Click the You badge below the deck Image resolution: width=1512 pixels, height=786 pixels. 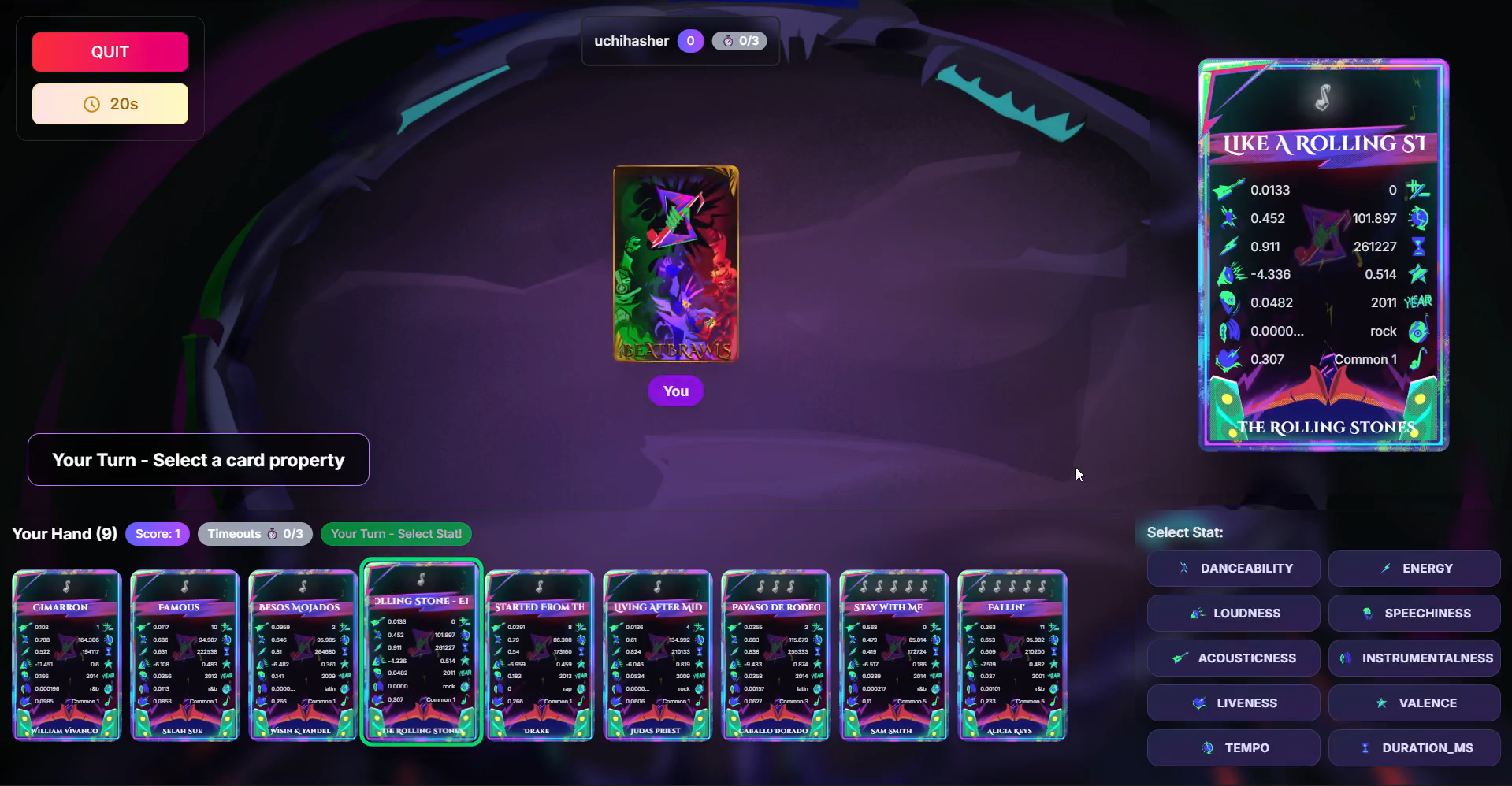coord(674,391)
